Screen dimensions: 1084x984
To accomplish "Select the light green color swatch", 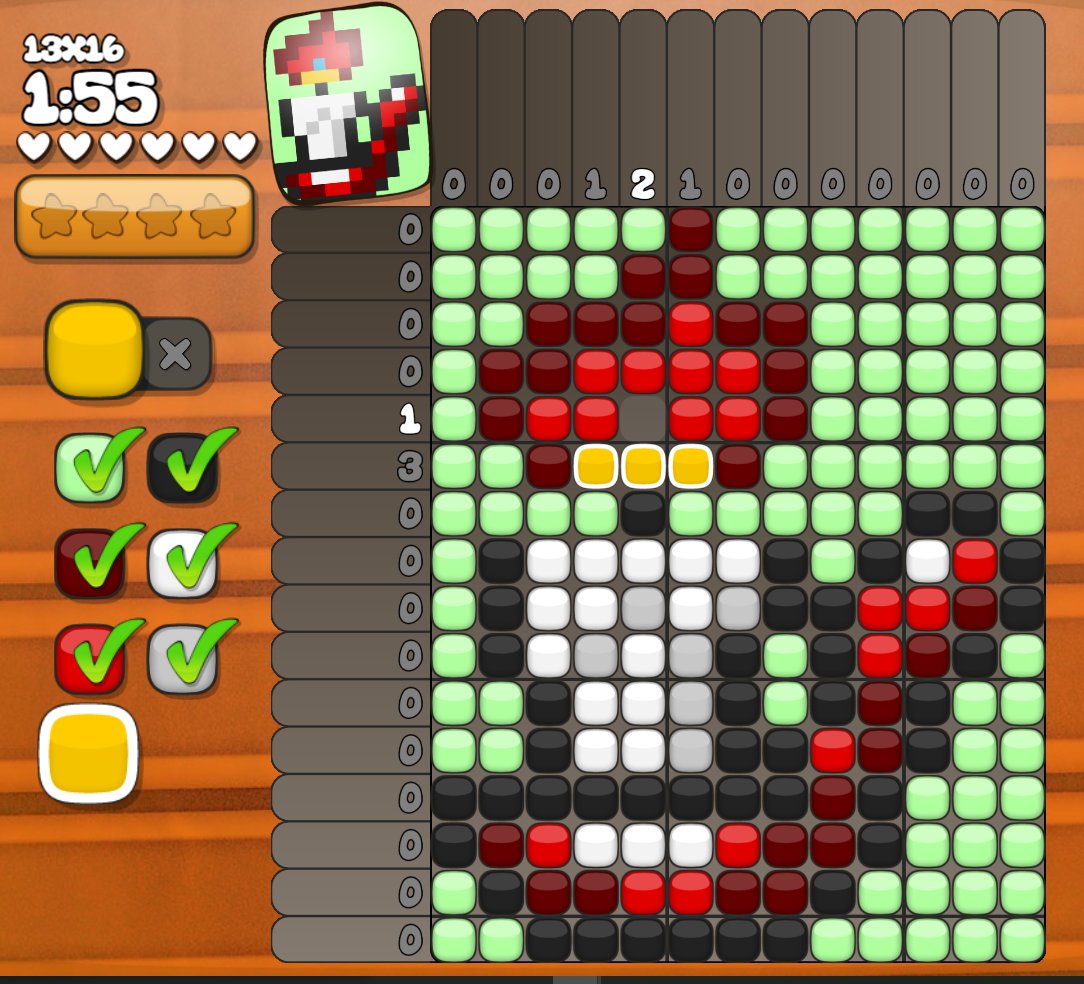I will tap(90, 468).
